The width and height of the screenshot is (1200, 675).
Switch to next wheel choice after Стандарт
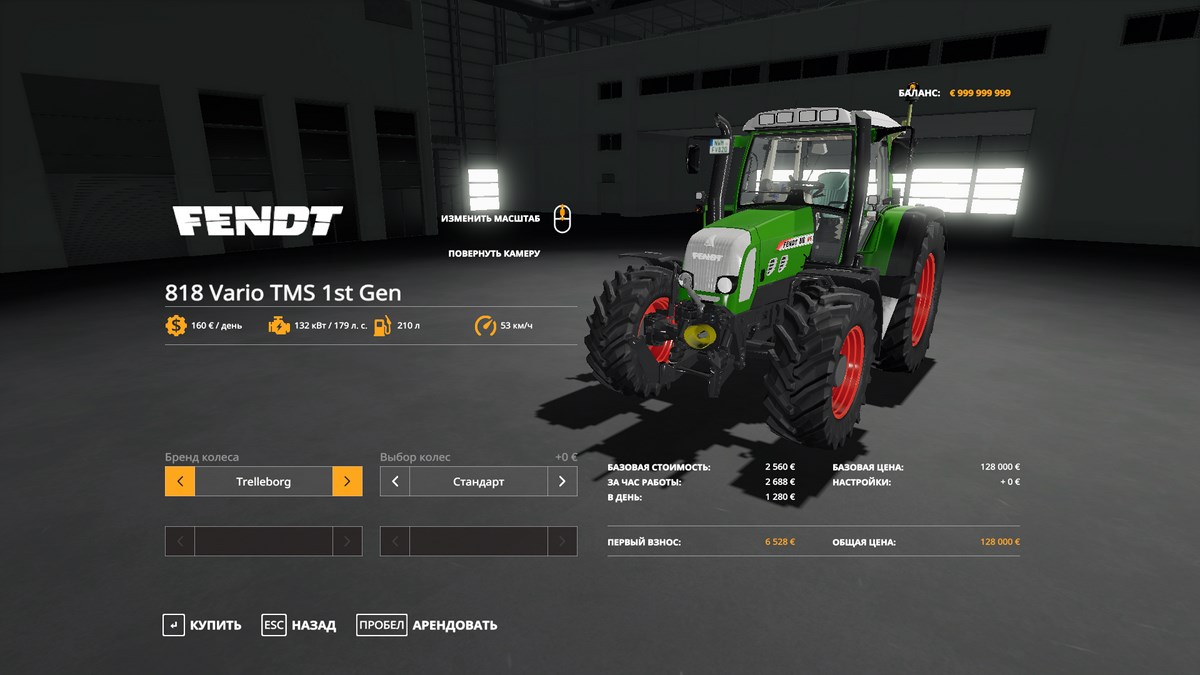562,481
